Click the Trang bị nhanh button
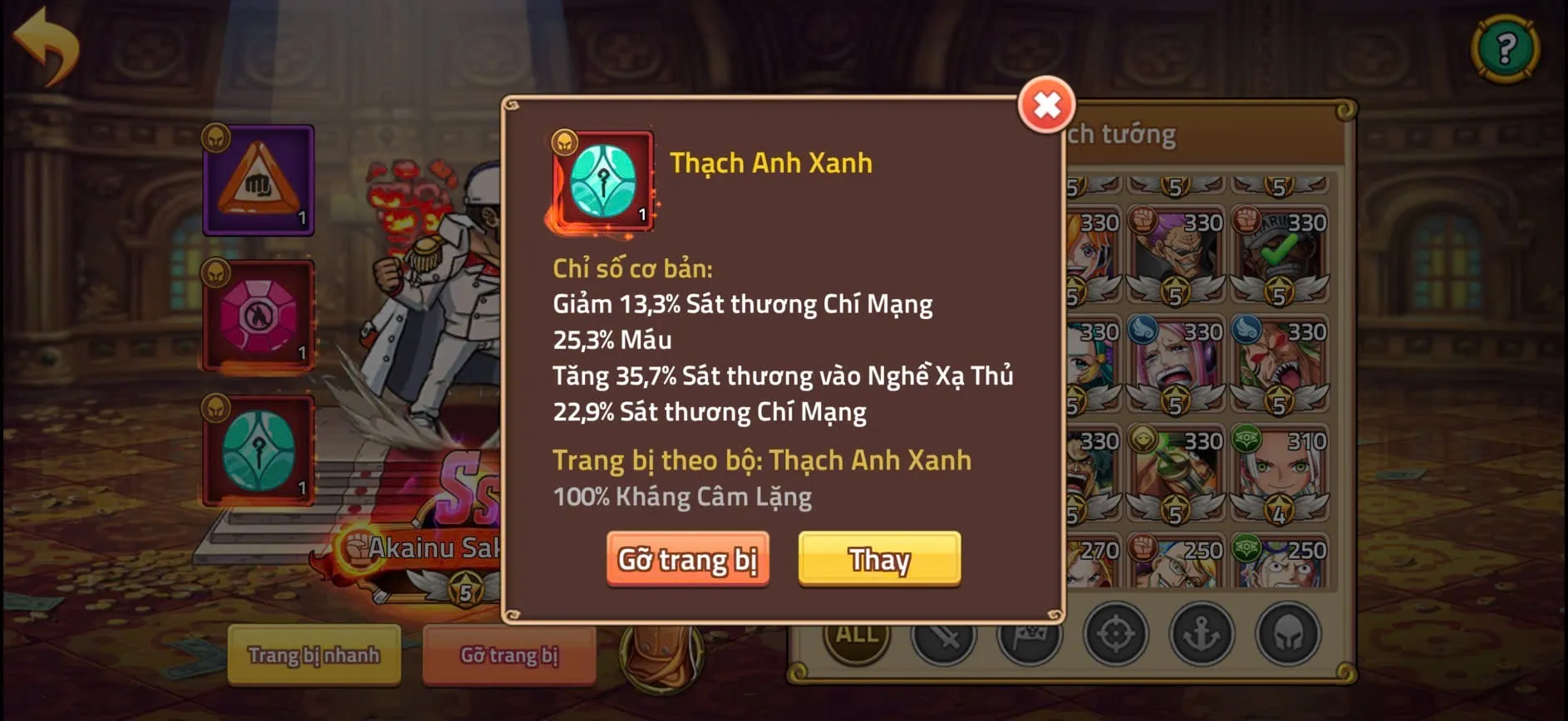 314,656
